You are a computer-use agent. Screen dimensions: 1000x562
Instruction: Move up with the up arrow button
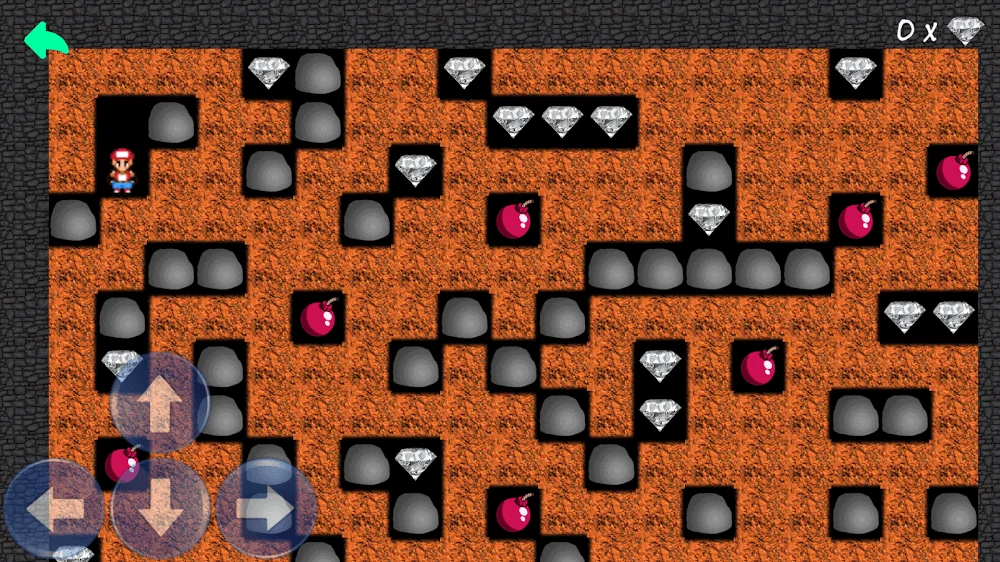[160, 403]
